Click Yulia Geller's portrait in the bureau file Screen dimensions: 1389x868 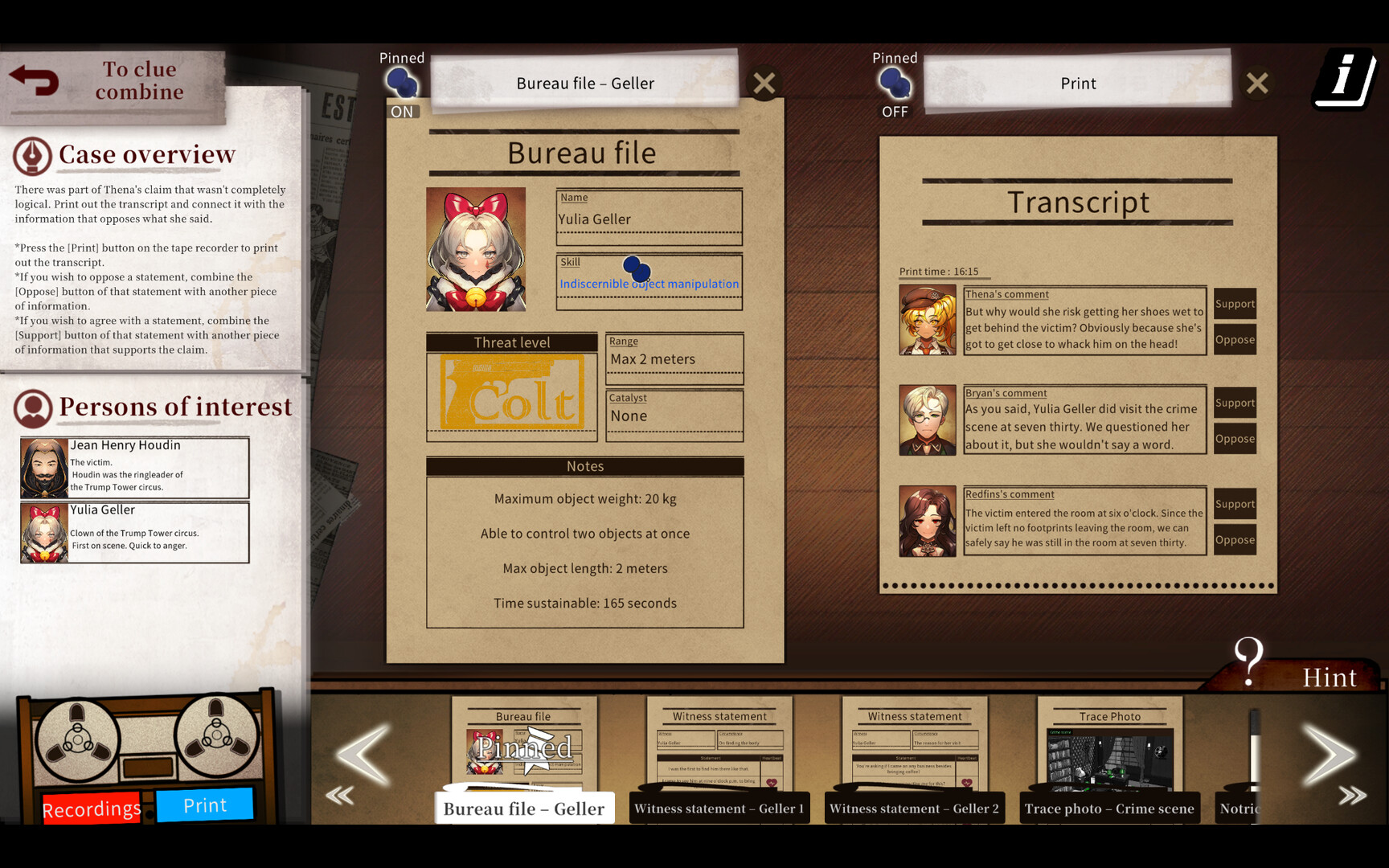point(474,249)
